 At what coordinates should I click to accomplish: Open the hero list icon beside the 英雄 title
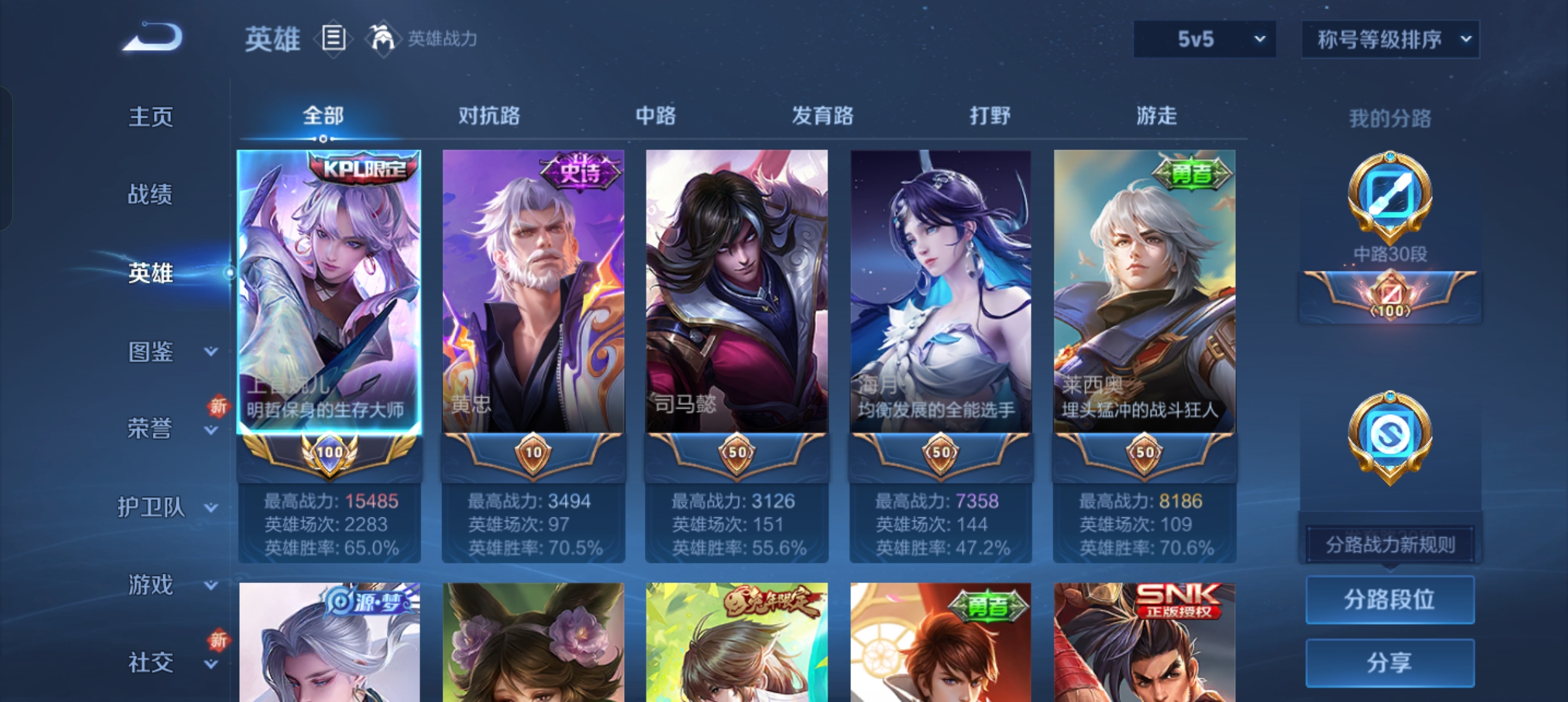pyautogui.click(x=333, y=38)
